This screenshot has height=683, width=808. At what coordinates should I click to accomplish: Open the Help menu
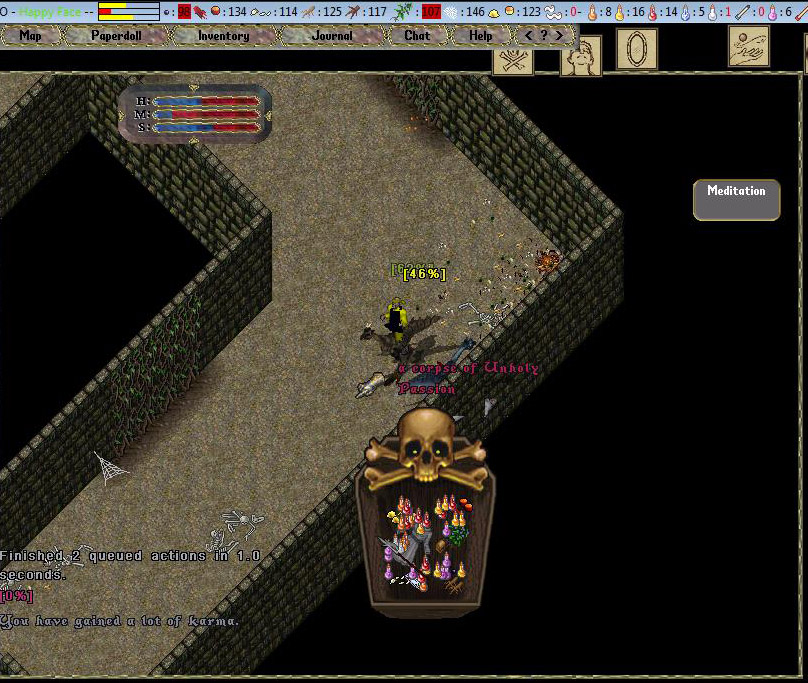pyautogui.click(x=480, y=35)
